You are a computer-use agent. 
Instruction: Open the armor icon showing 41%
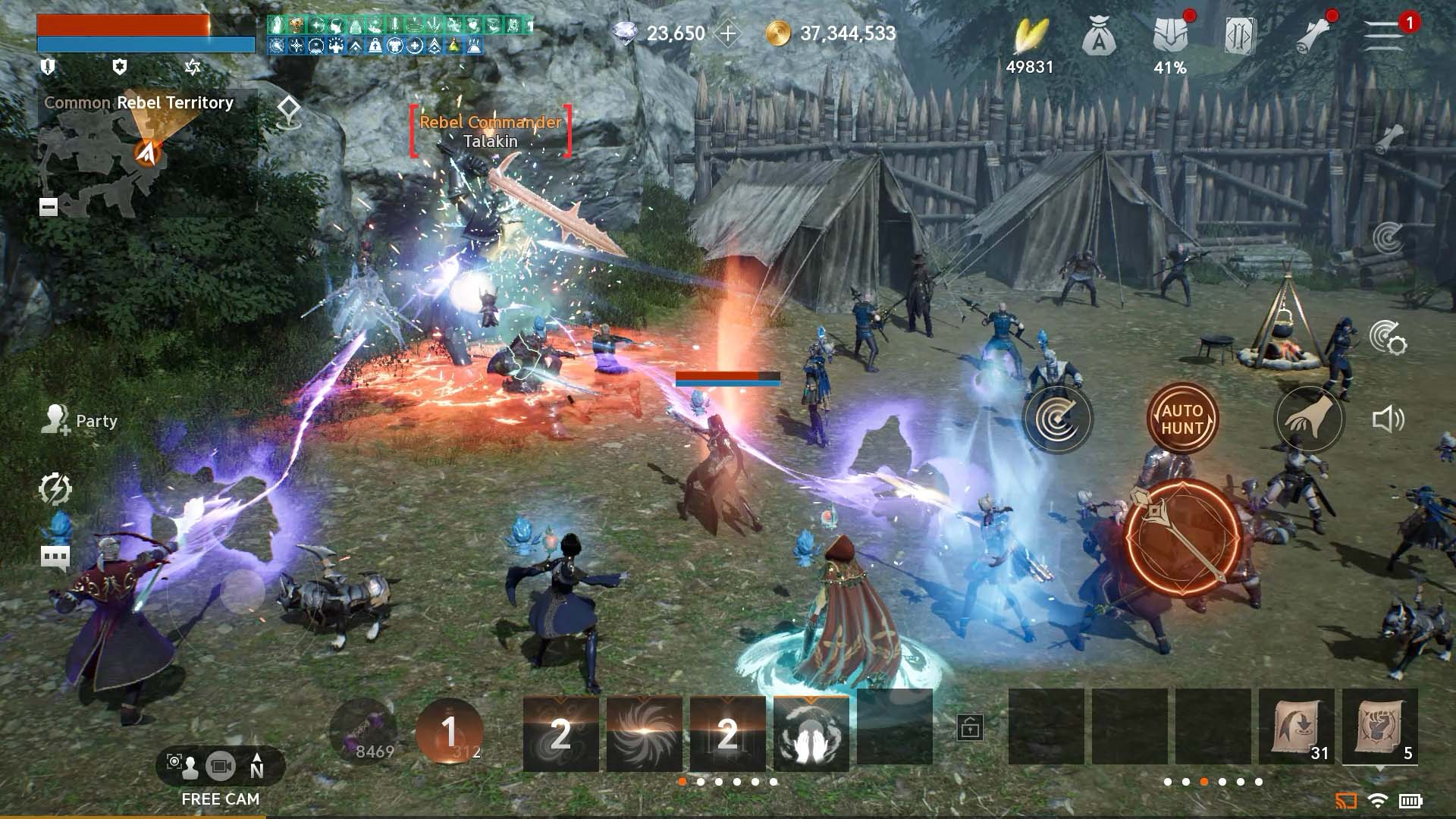pyautogui.click(x=1170, y=36)
